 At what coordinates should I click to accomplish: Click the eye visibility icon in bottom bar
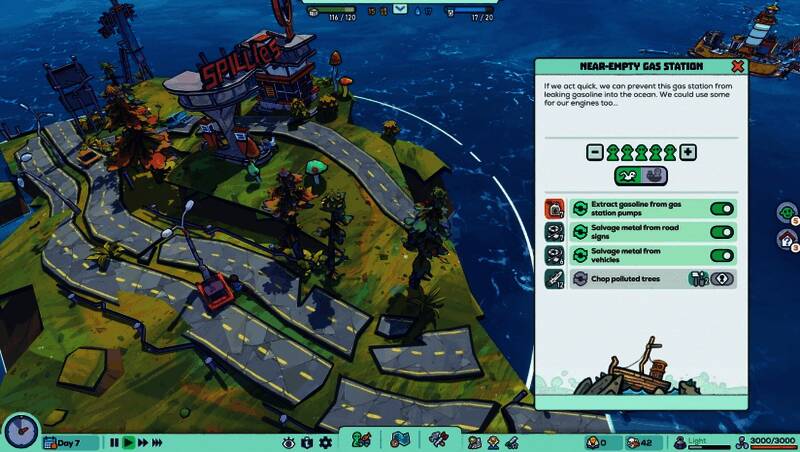[x=289, y=442]
